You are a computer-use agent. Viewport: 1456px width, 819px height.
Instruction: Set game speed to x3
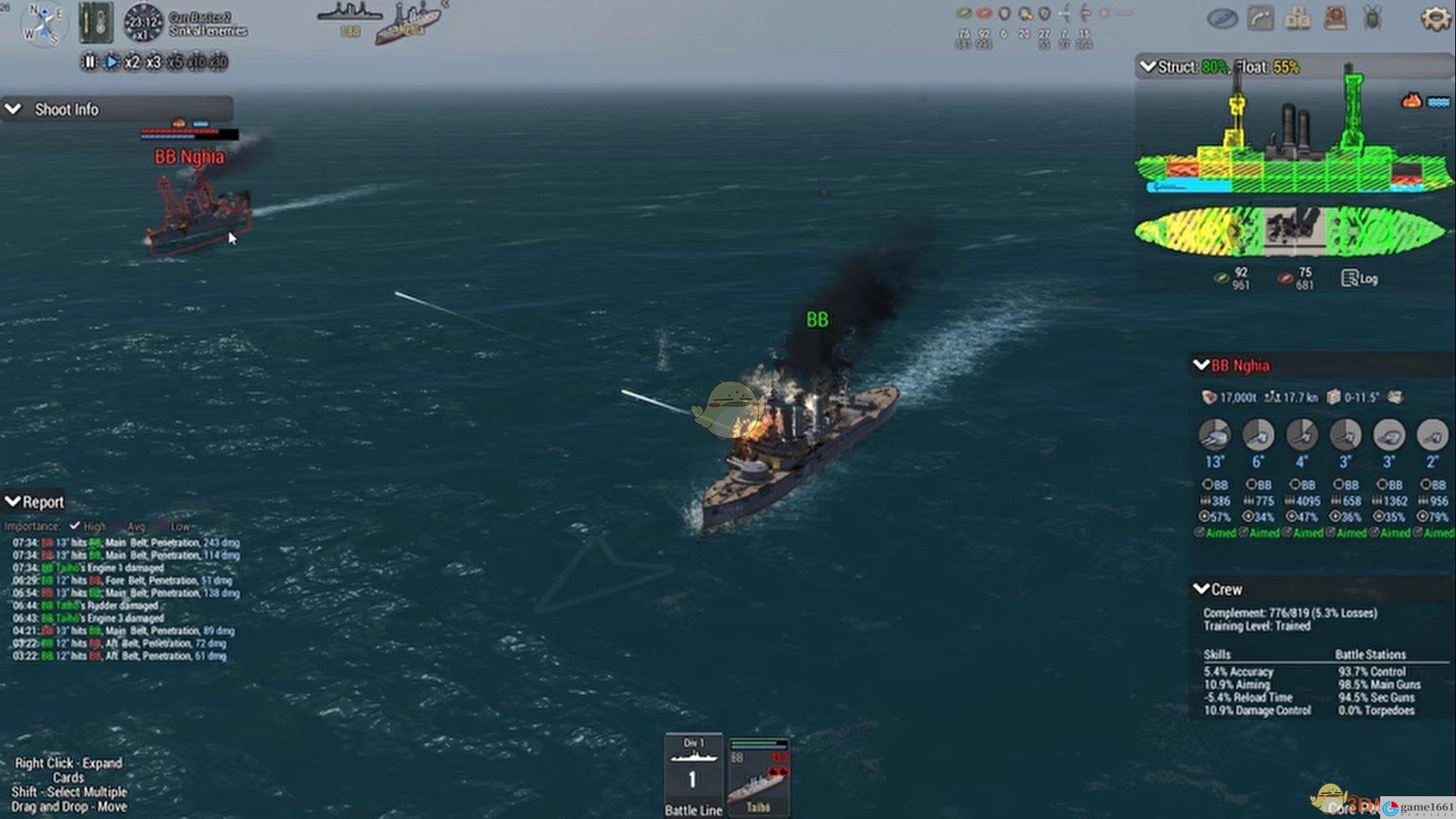pyautogui.click(x=153, y=62)
